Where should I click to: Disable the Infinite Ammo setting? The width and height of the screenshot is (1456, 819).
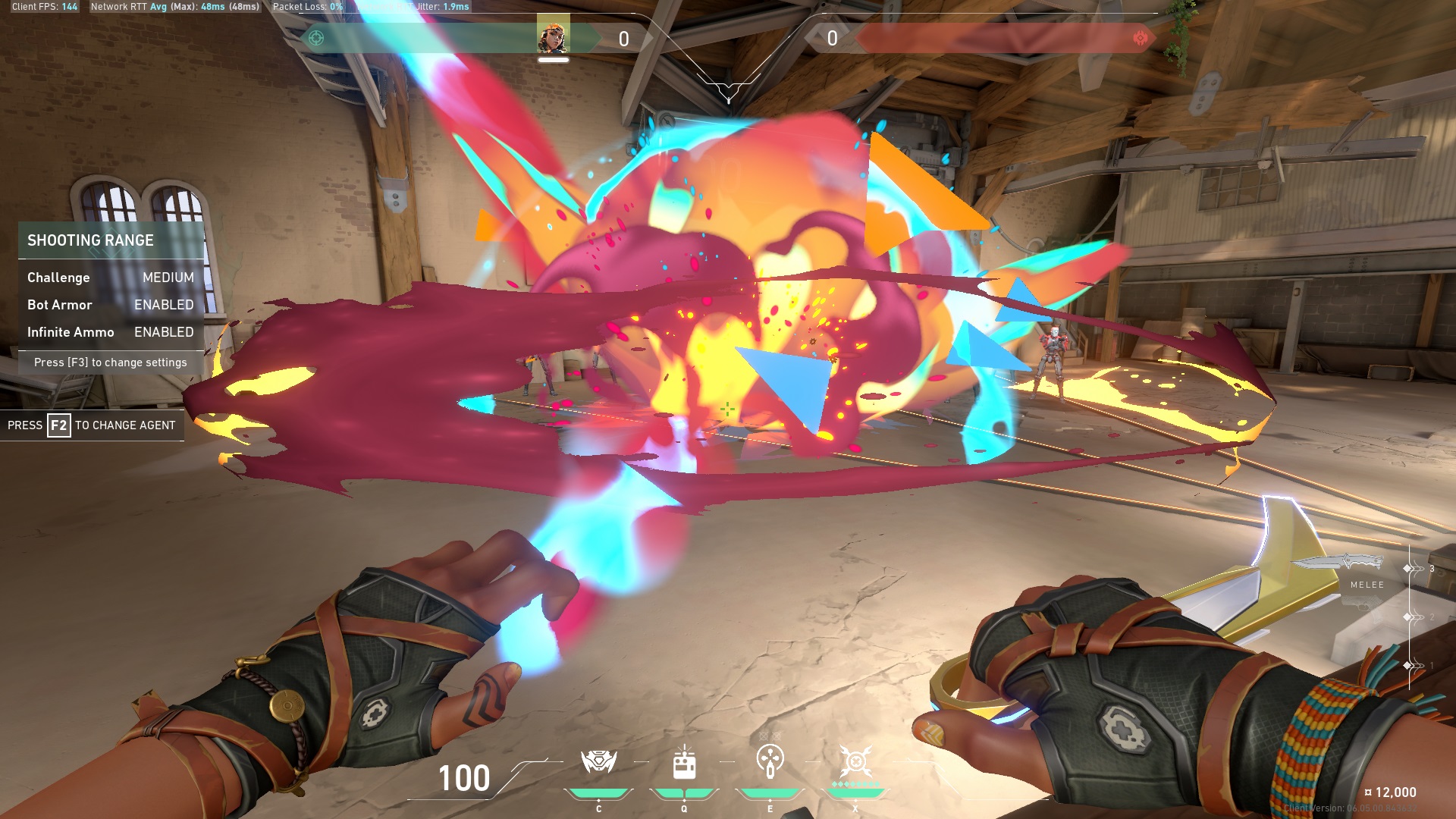tap(110, 332)
